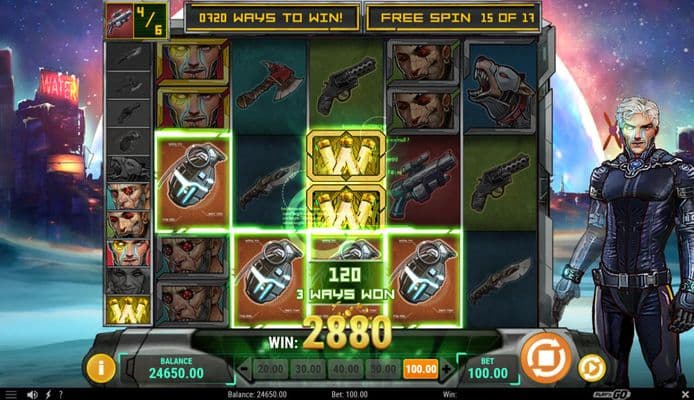The height and width of the screenshot is (400, 694).
Task: Choose the 20.00 bet value
Action: click(267, 369)
